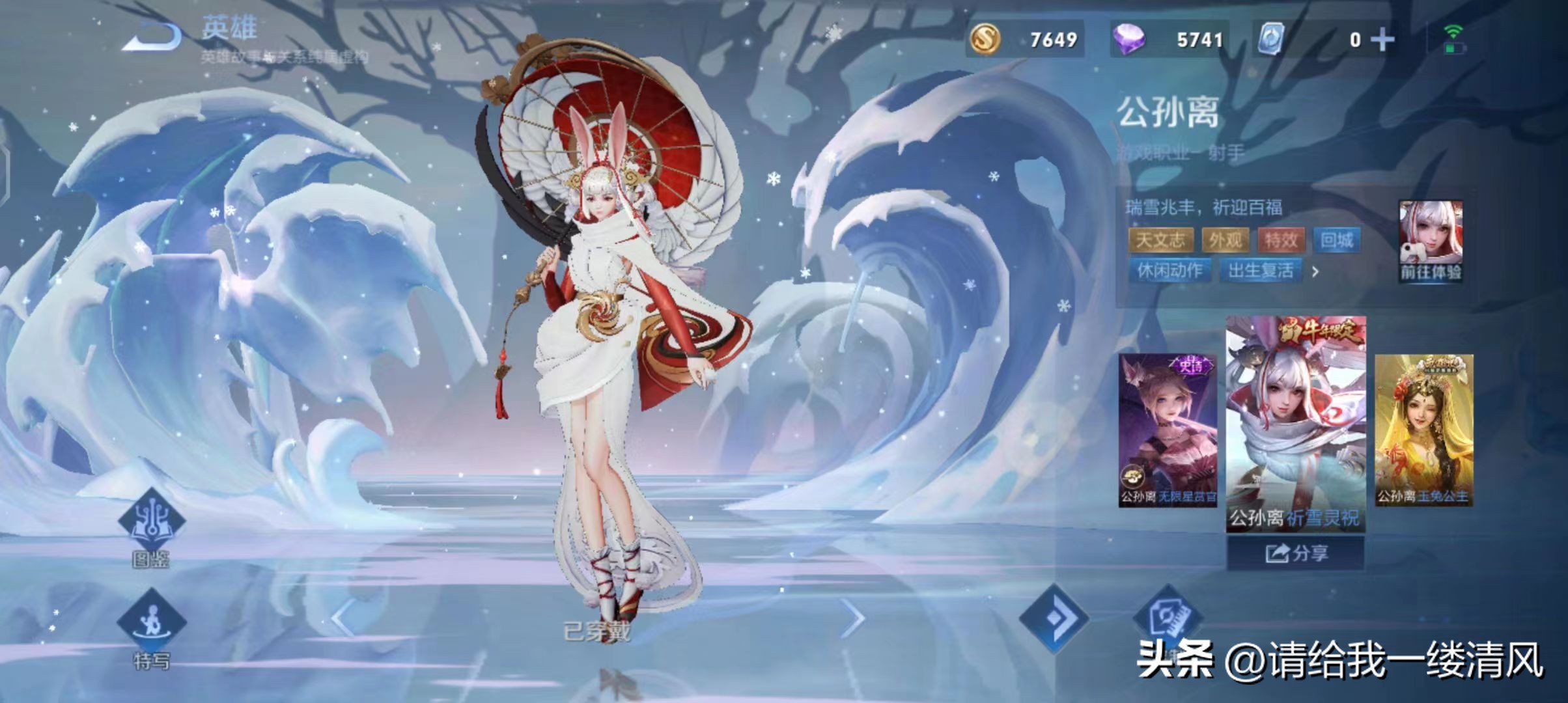This screenshot has width=1568, height=703.
Task: Select the 外观 tag
Action: tap(1225, 240)
